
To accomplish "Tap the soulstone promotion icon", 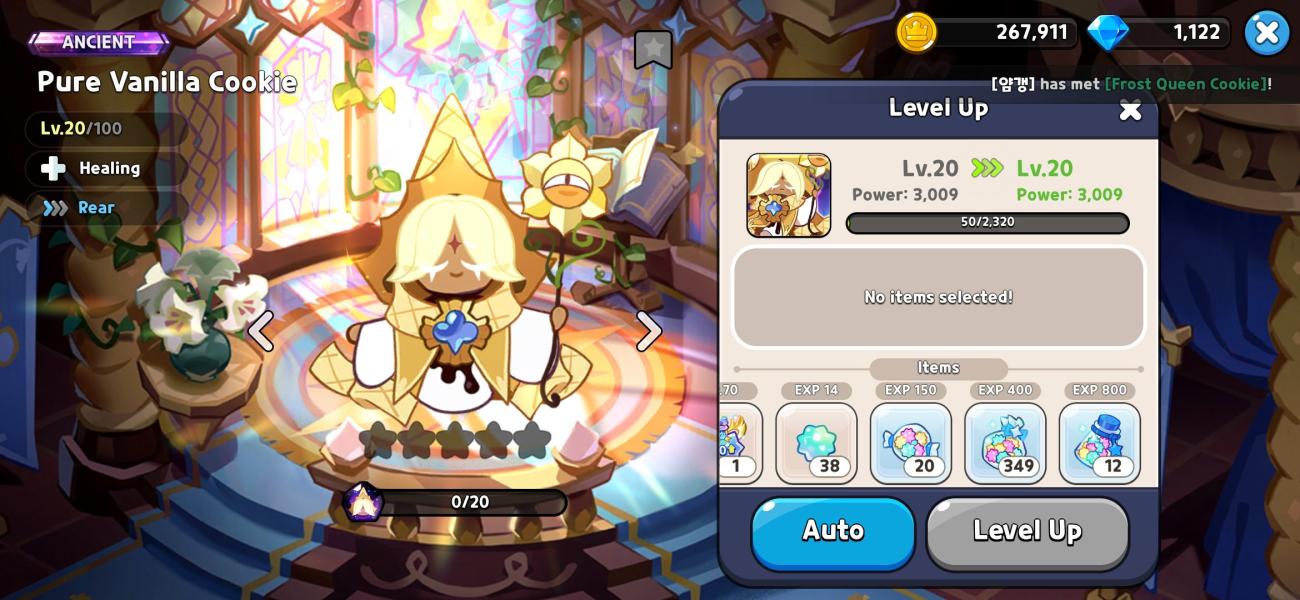I will tap(363, 502).
